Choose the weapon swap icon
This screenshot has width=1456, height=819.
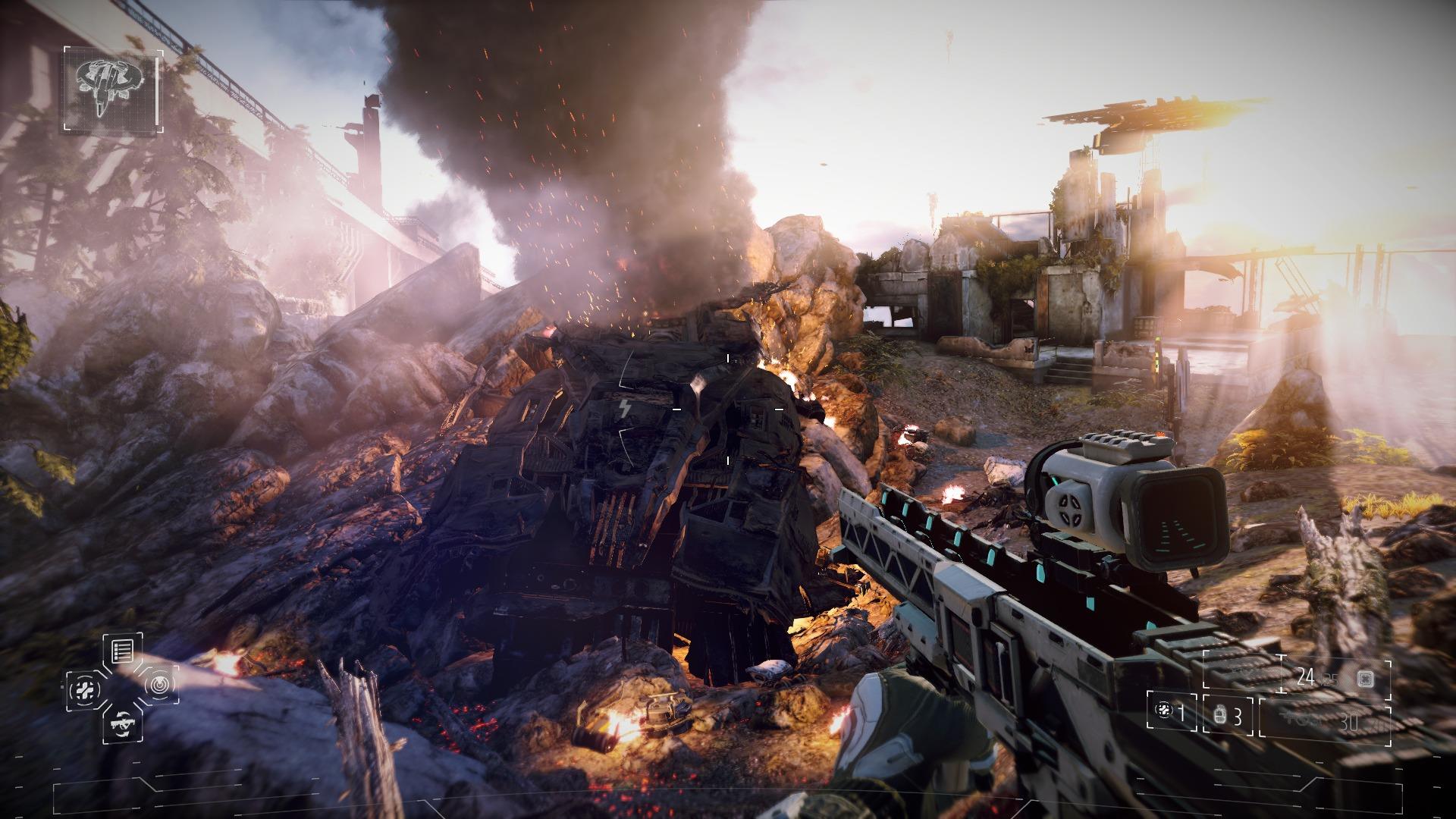coord(122,723)
